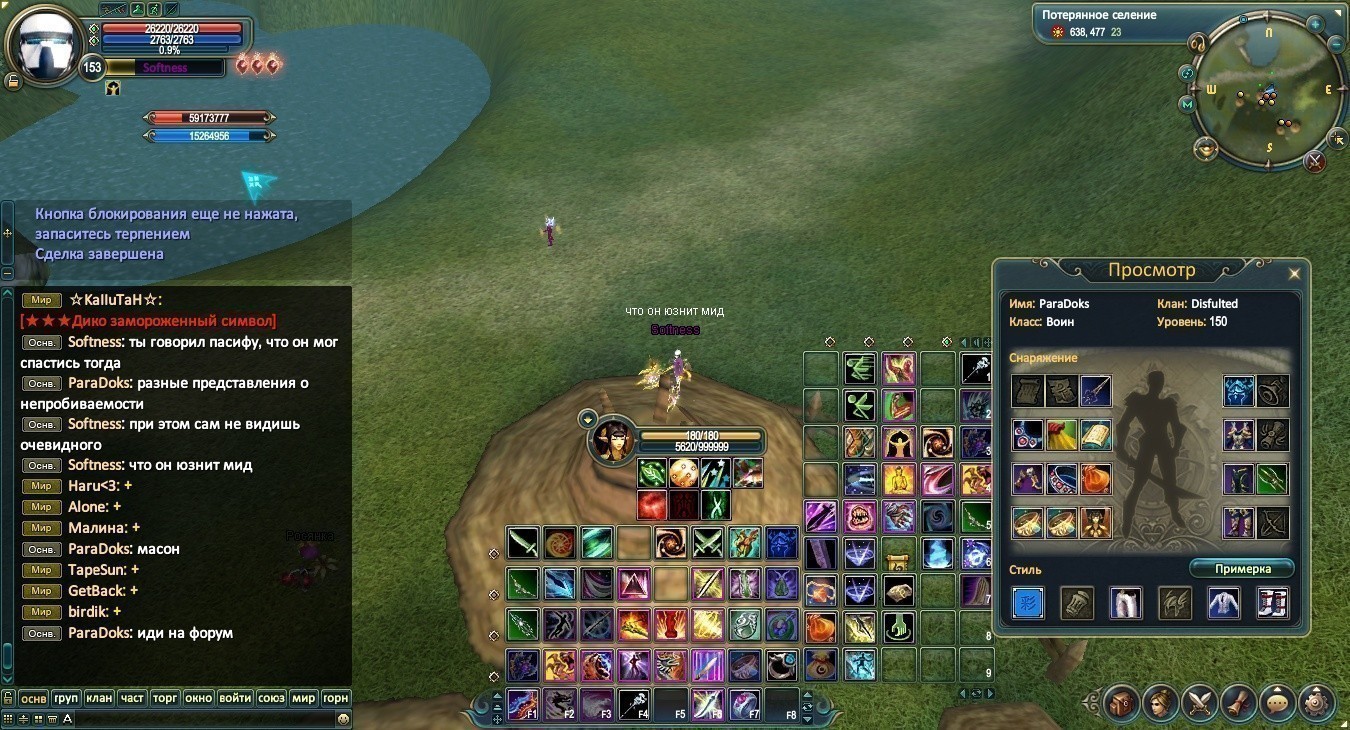Select the мир chat tab

(302, 698)
